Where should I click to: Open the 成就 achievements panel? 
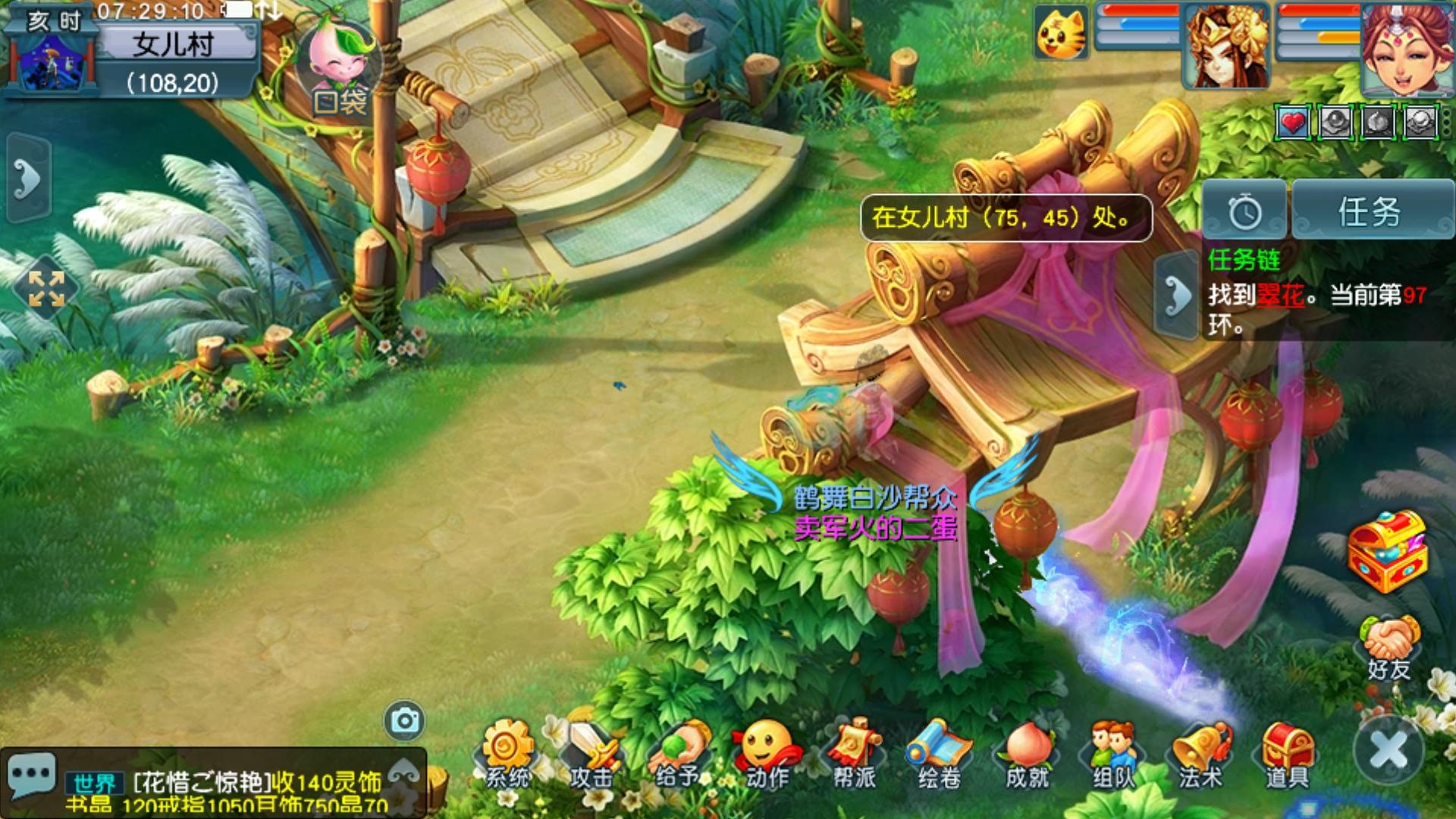coord(1027,754)
